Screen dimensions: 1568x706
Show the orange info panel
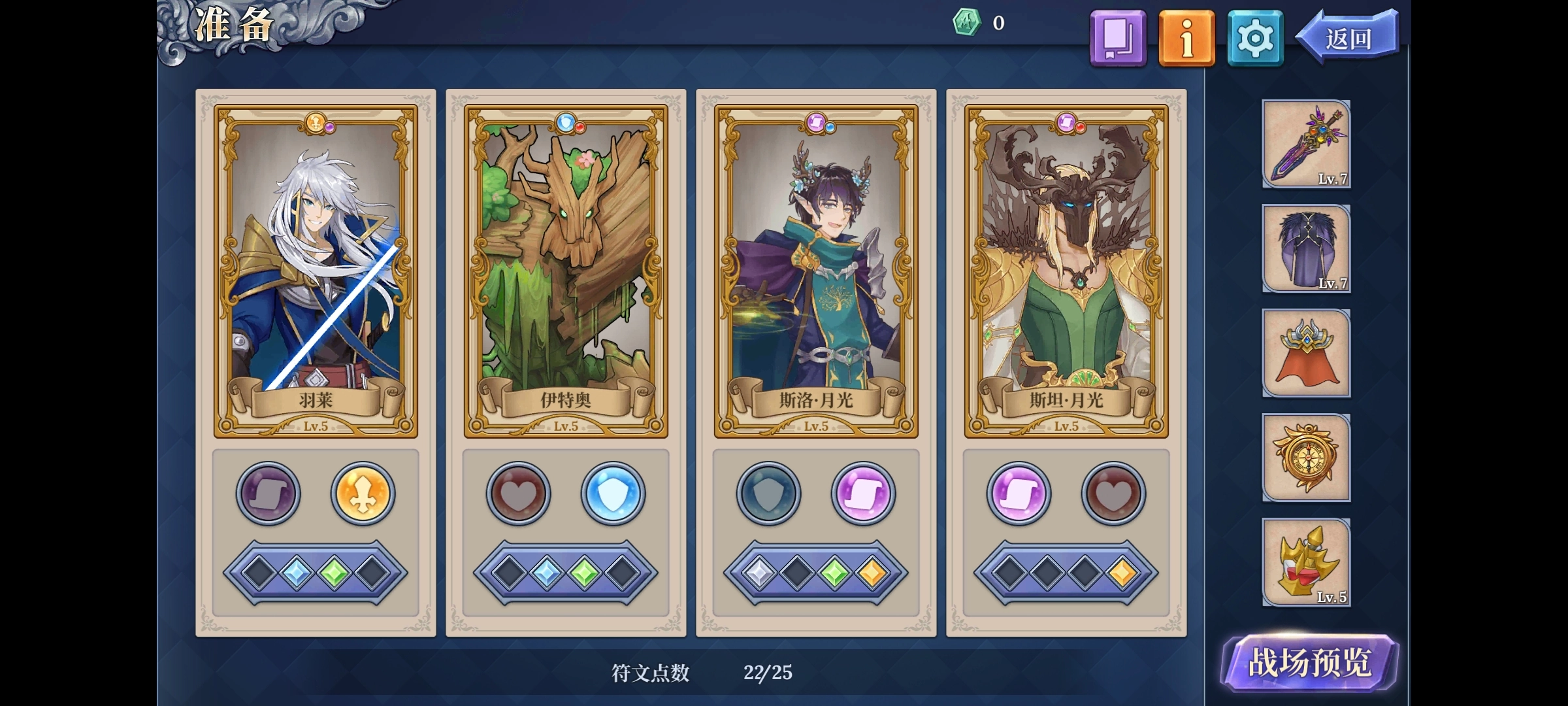tap(1186, 38)
